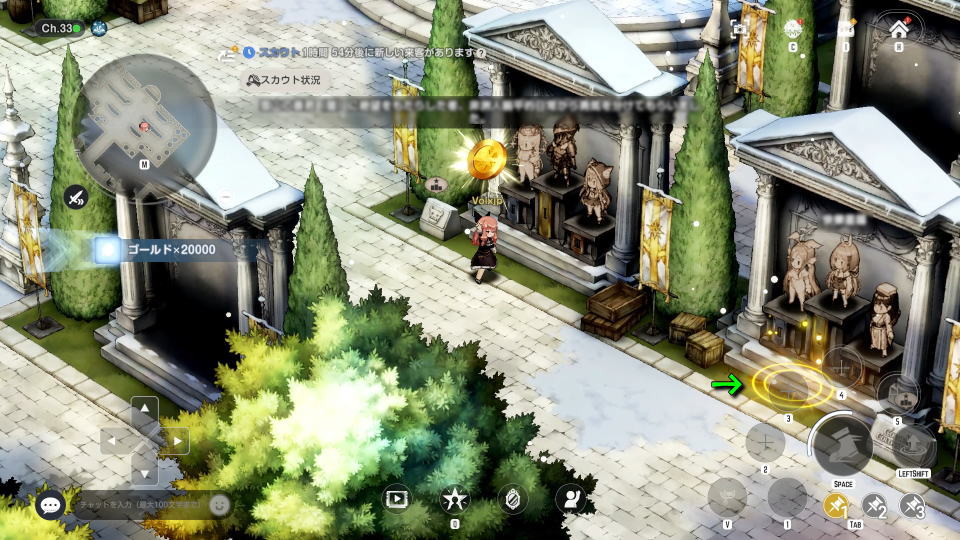Switch to pin preset 2
This screenshot has width=960, height=540.
click(x=874, y=506)
